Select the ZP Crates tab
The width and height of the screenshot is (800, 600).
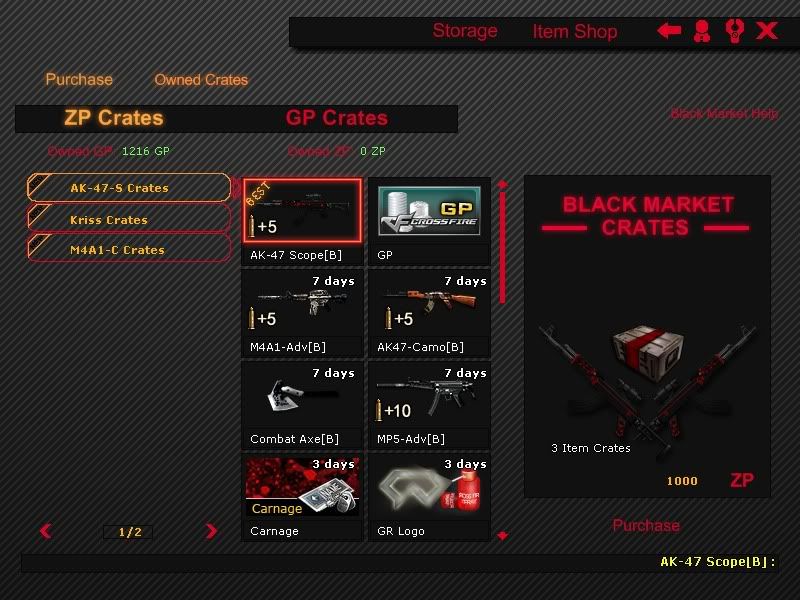[x=113, y=118]
